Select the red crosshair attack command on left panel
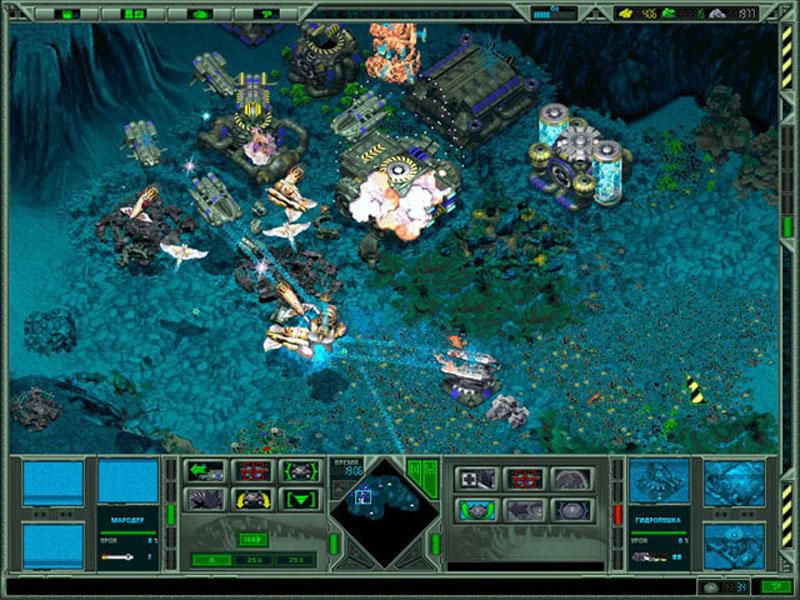 (x=252, y=470)
